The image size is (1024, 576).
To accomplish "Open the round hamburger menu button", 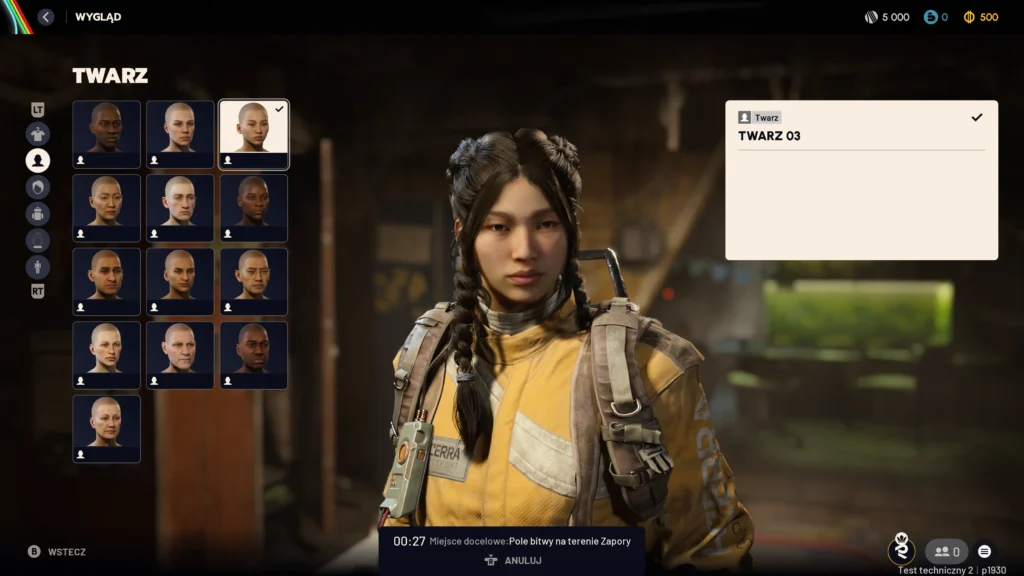I will [x=985, y=551].
